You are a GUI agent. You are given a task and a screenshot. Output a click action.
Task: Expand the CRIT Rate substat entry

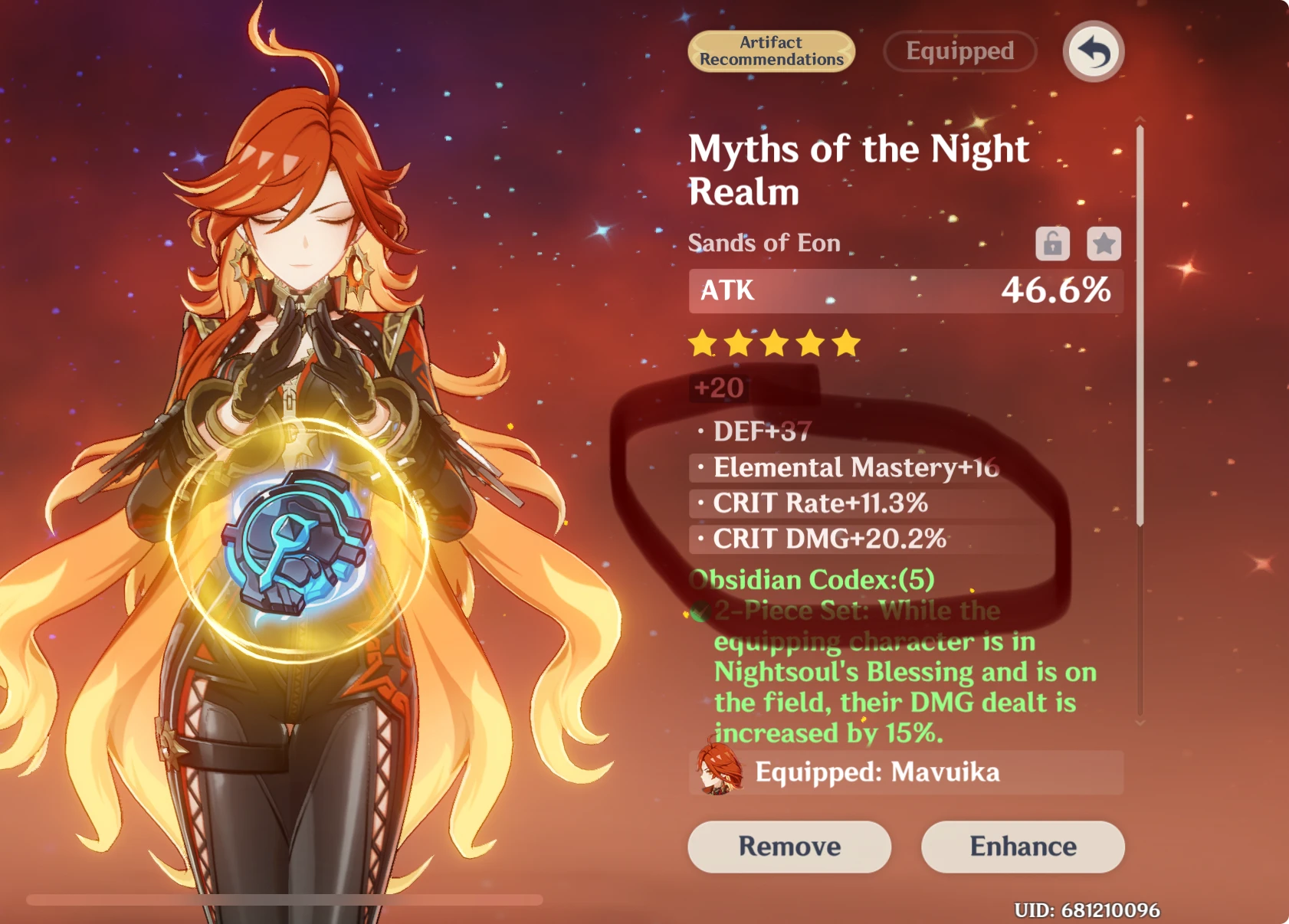pos(819,503)
